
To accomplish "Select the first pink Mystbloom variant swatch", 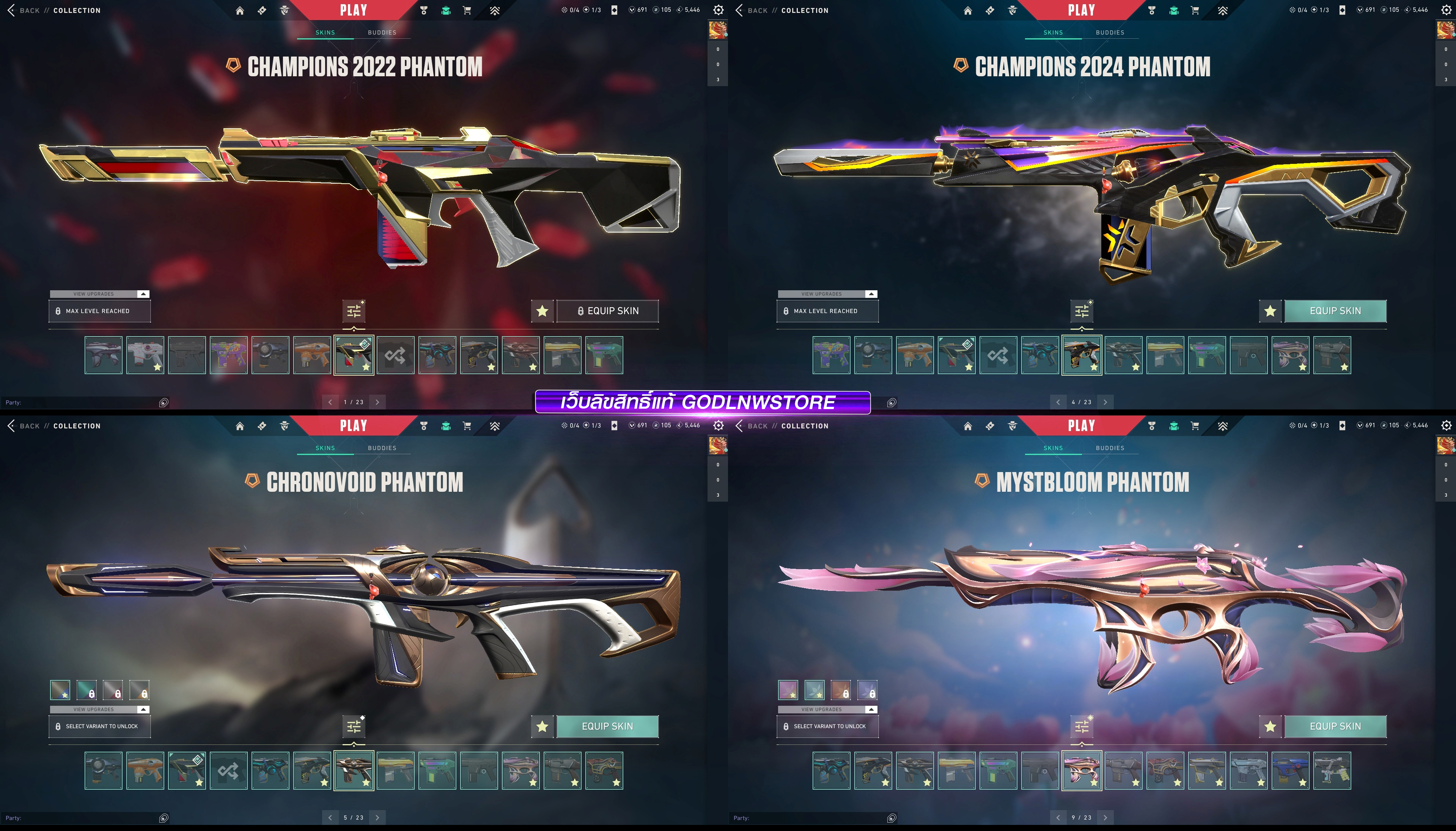I will (788, 690).
